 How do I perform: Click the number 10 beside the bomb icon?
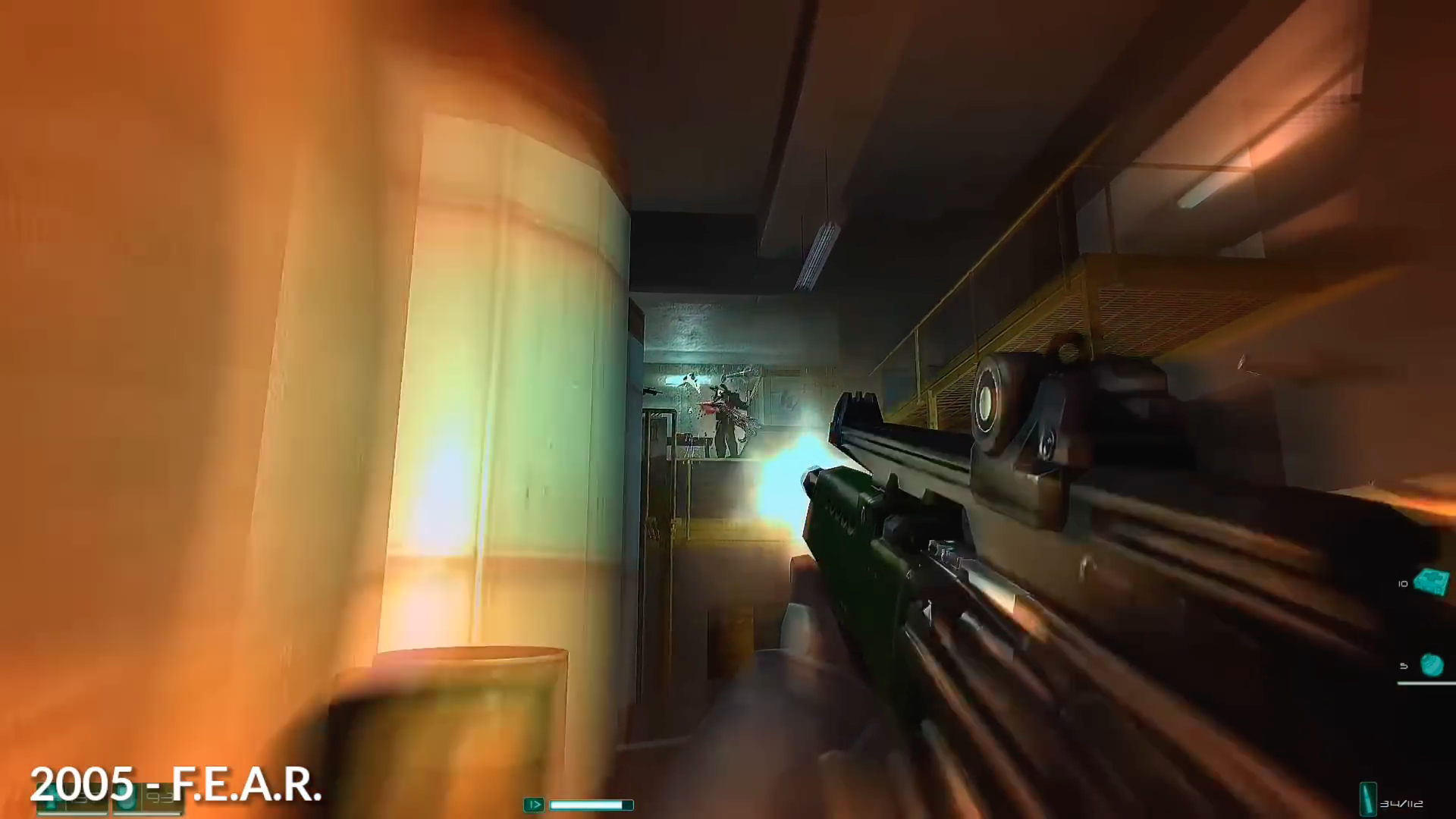1402,584
